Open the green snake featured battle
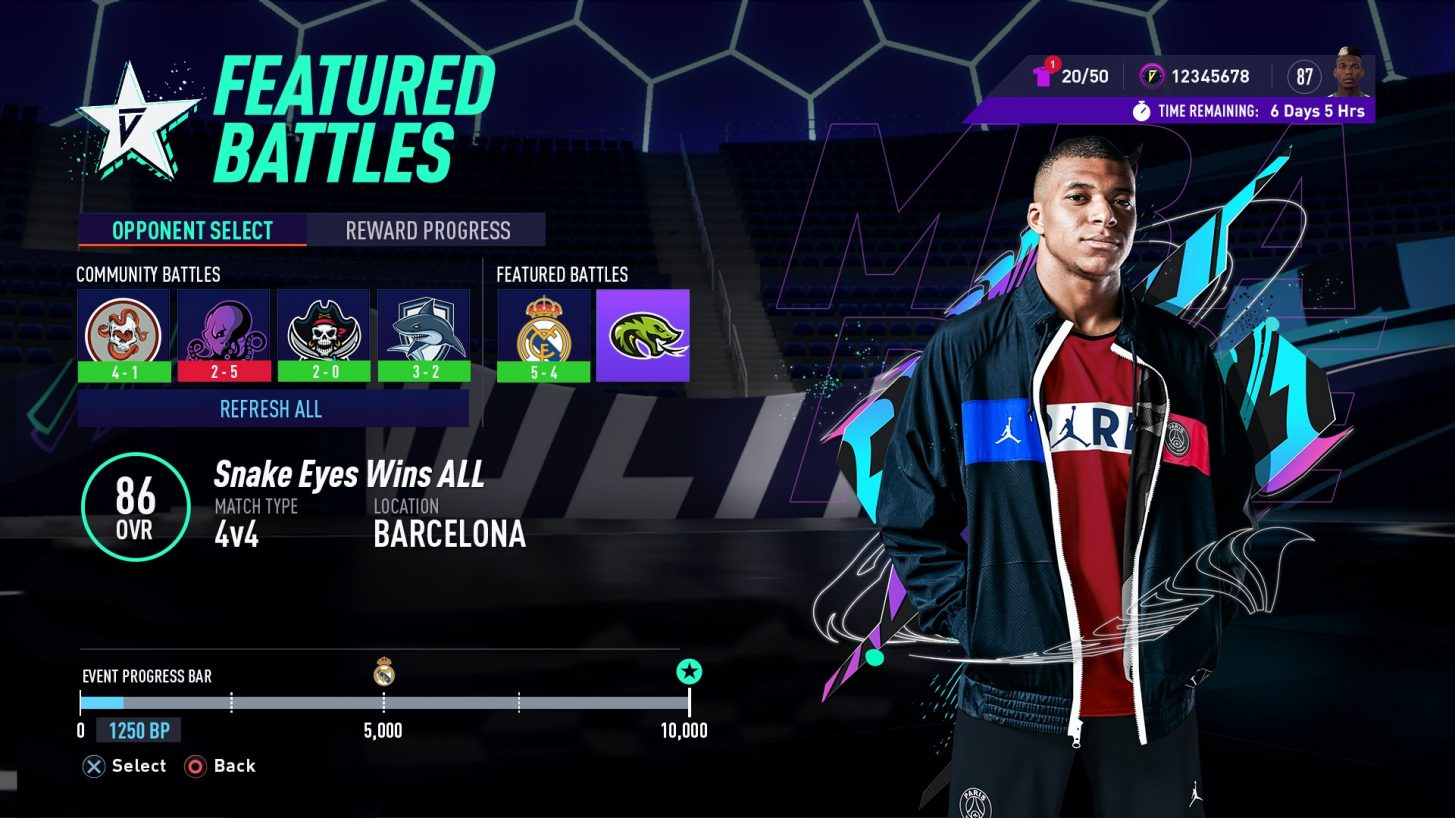 tap(643, 335)
